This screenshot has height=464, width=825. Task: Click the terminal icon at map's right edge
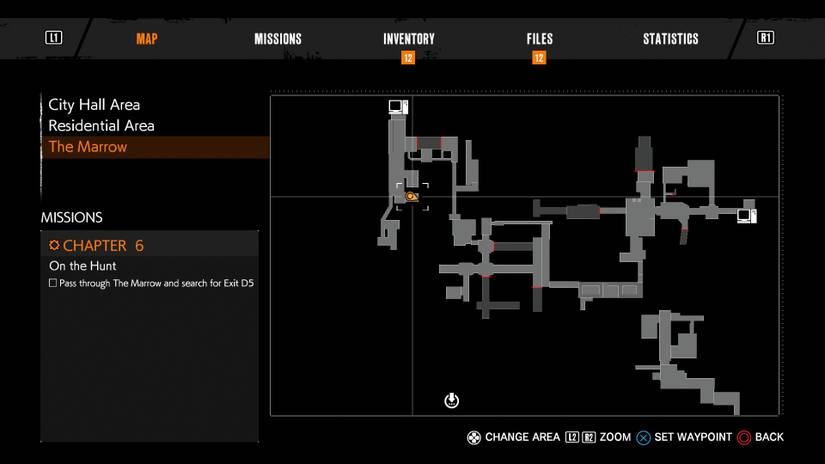[746, 215]
